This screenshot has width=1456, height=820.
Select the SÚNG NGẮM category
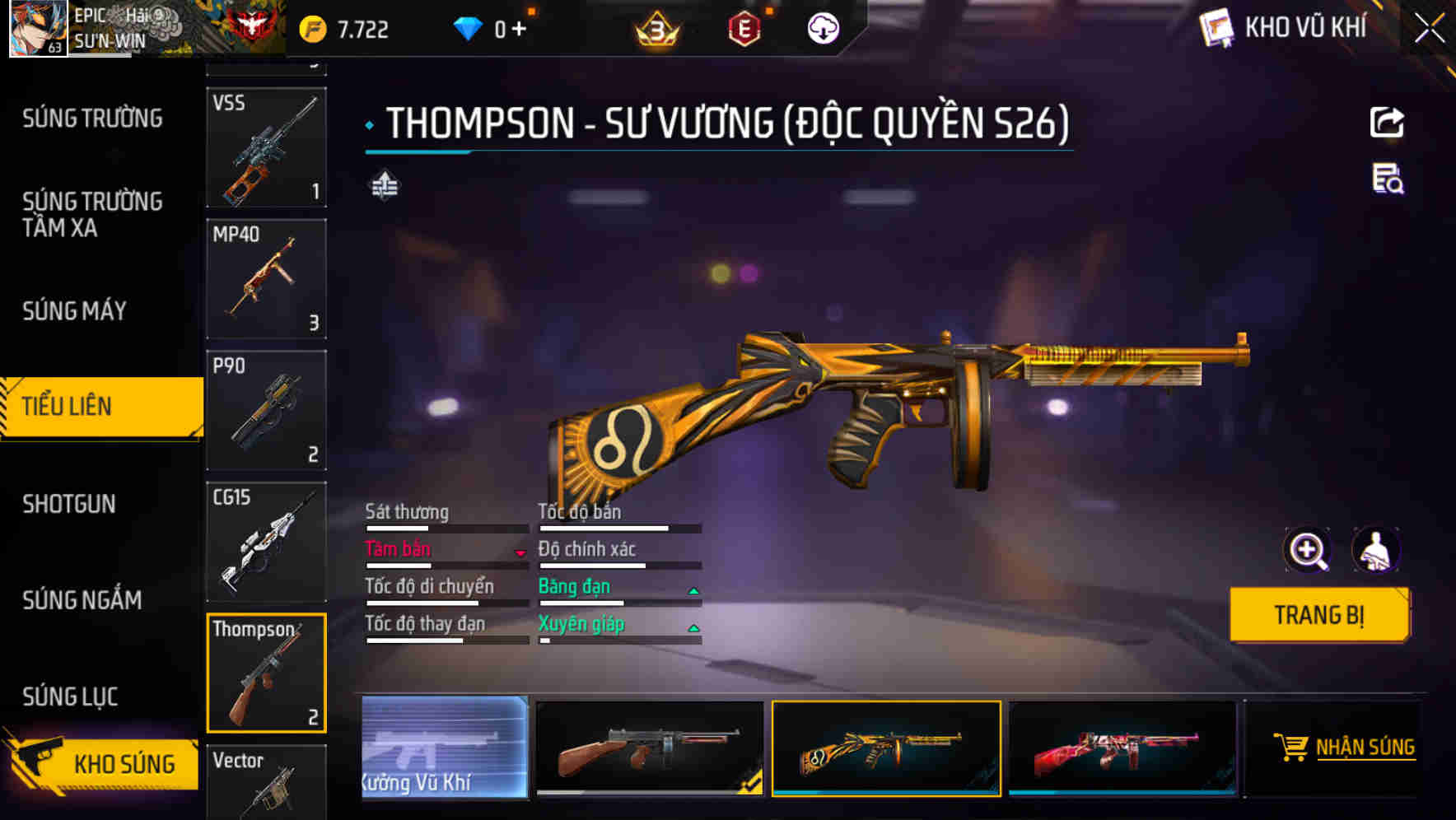pos(82,600)
